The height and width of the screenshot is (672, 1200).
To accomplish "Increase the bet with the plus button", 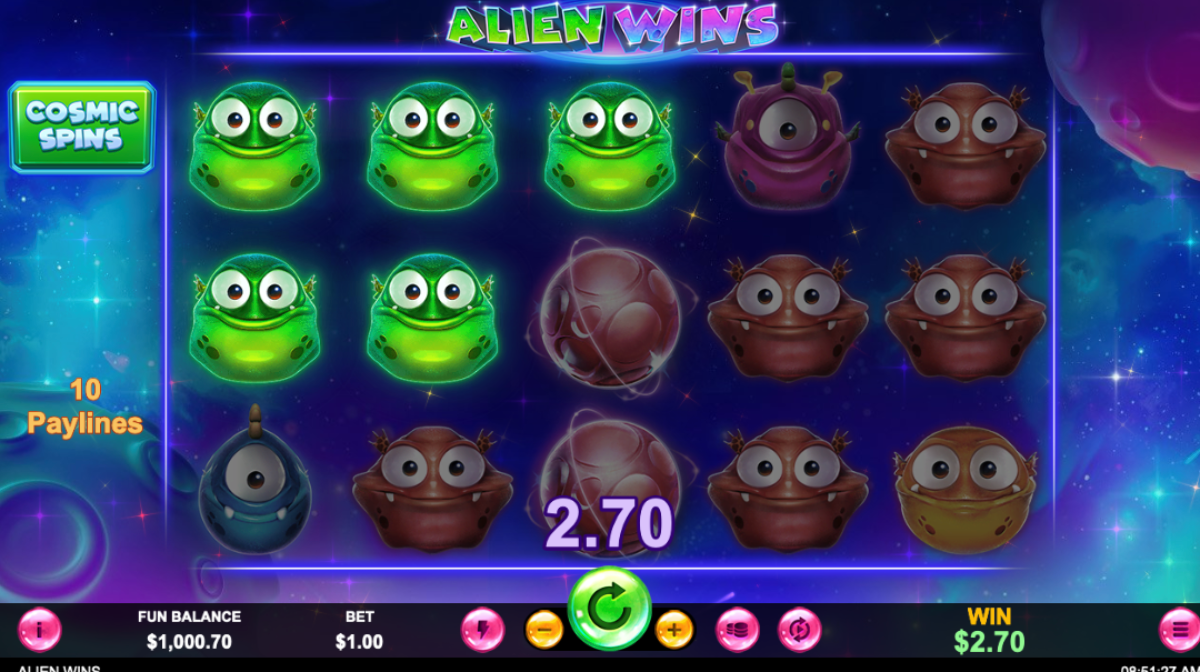I will pos(674,630).
